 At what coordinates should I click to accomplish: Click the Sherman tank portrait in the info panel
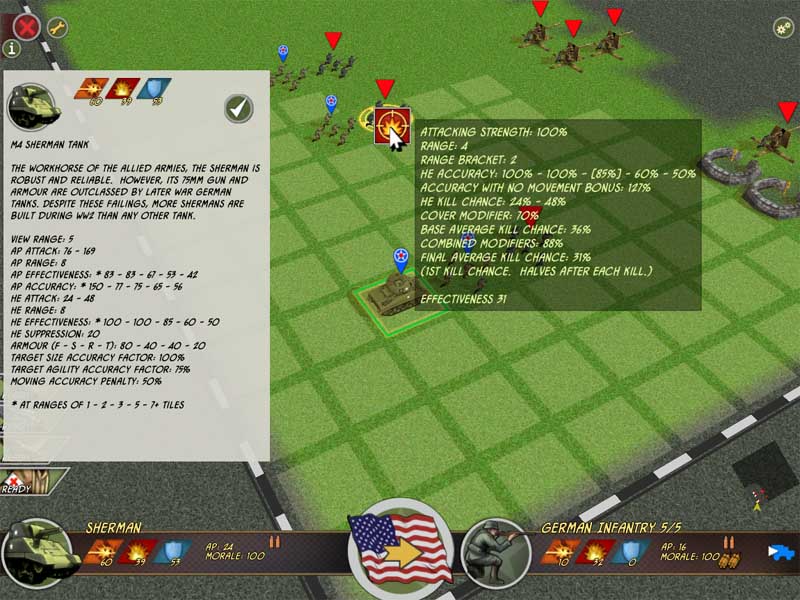coord(30,106)
